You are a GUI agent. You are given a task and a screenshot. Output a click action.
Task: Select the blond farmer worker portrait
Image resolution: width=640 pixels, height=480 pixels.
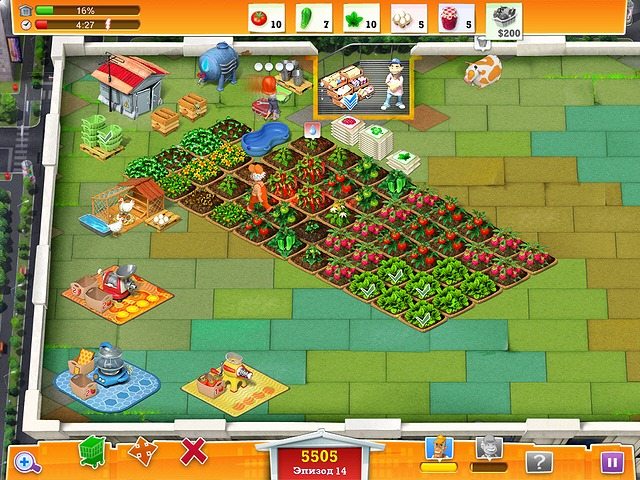439,449
